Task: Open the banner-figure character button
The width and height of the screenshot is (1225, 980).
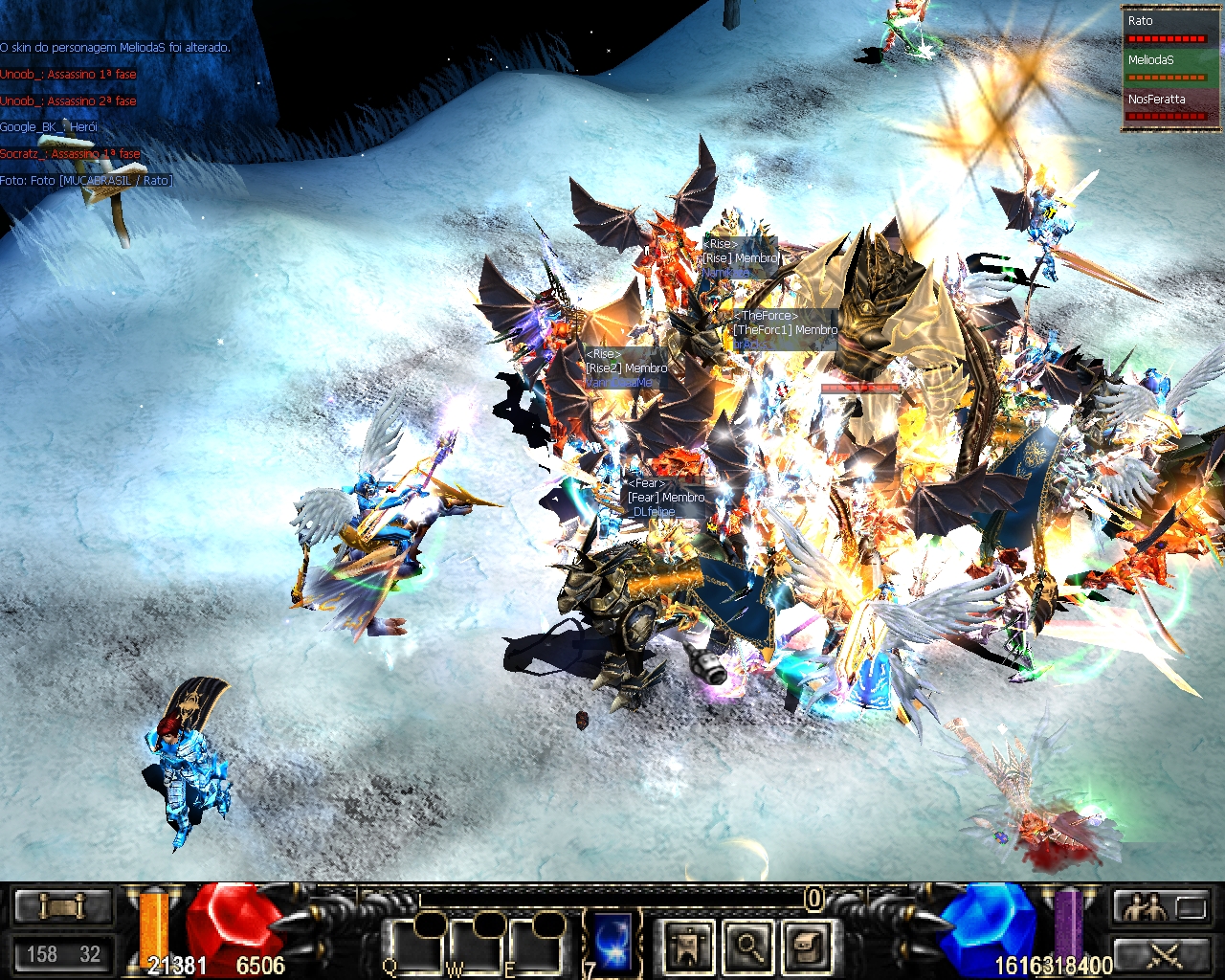Action: click(x=689, y=946)
